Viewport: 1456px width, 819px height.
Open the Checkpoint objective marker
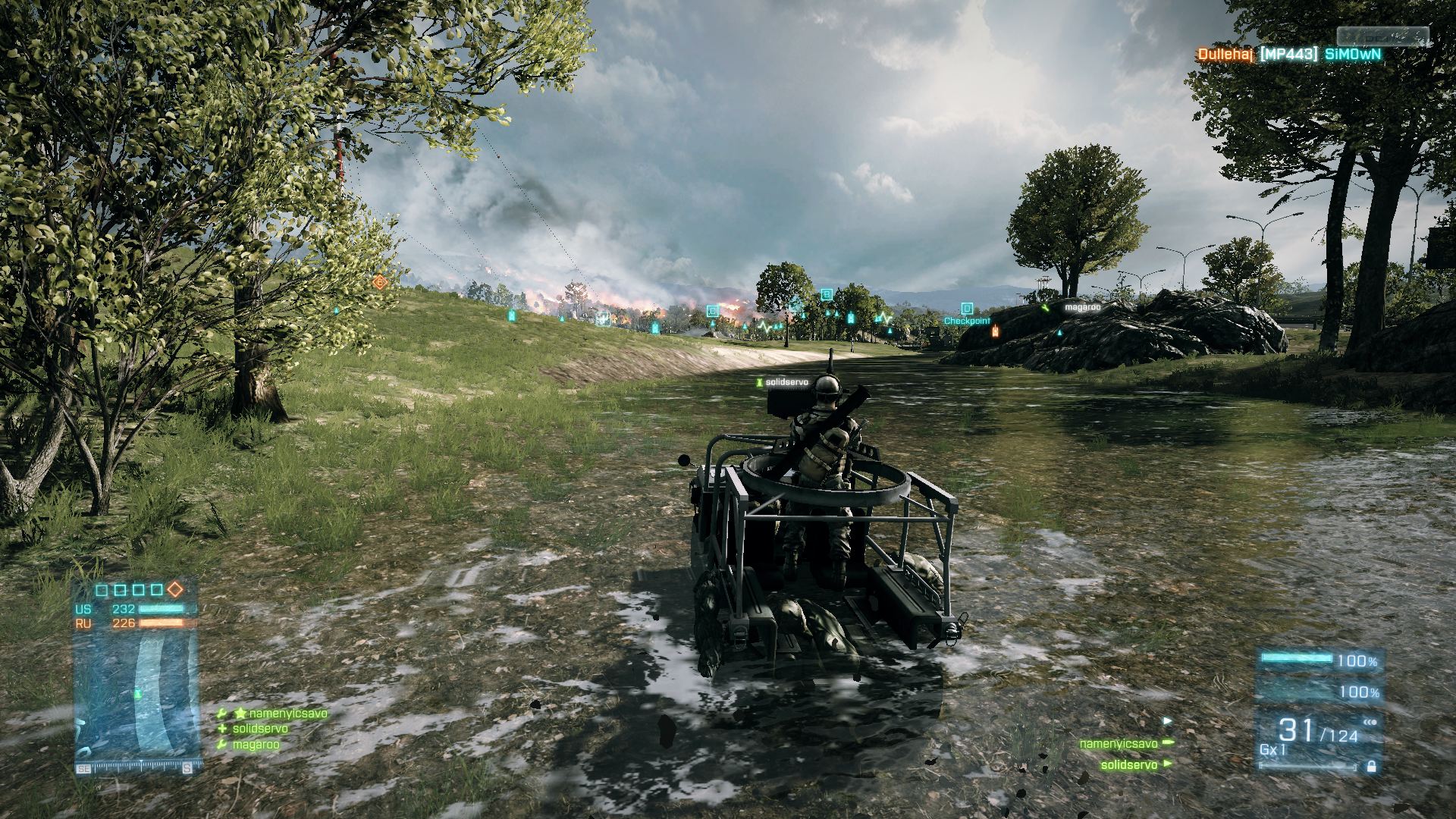tap(968, 322)
